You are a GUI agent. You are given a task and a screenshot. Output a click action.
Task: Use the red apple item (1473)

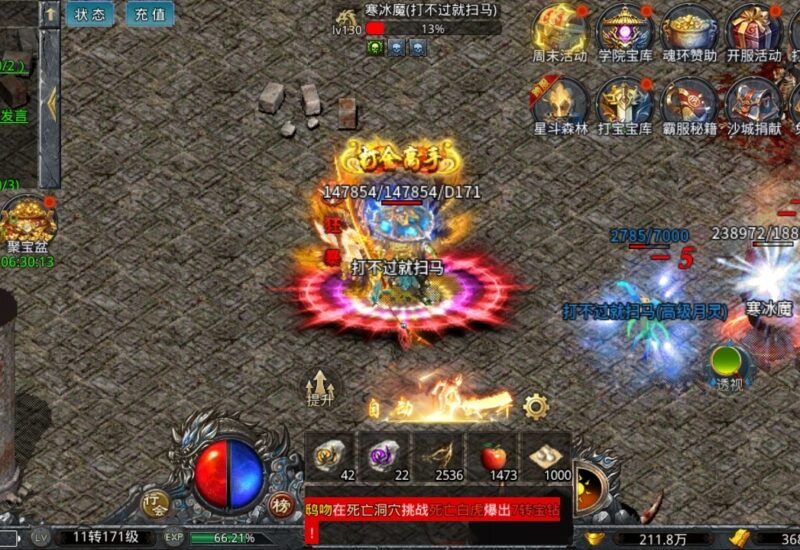coord(494,456)
